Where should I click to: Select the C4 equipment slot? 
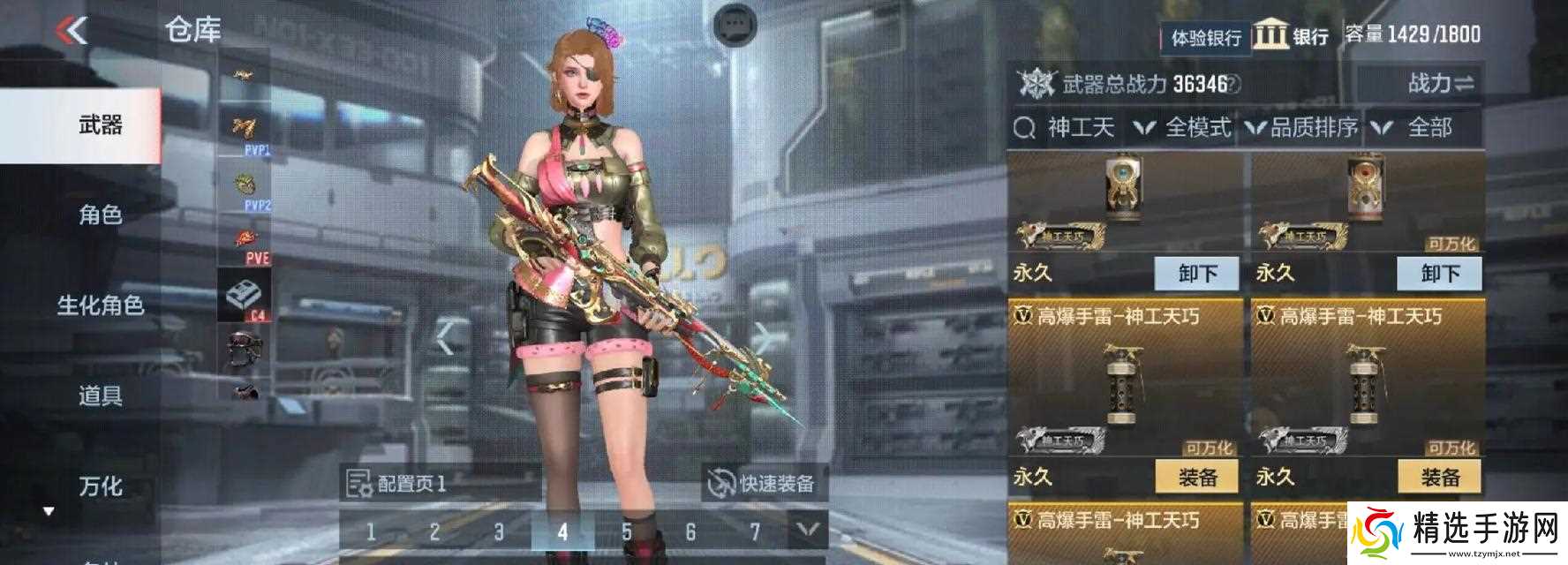pyautogui.click(x=245, y=298)
